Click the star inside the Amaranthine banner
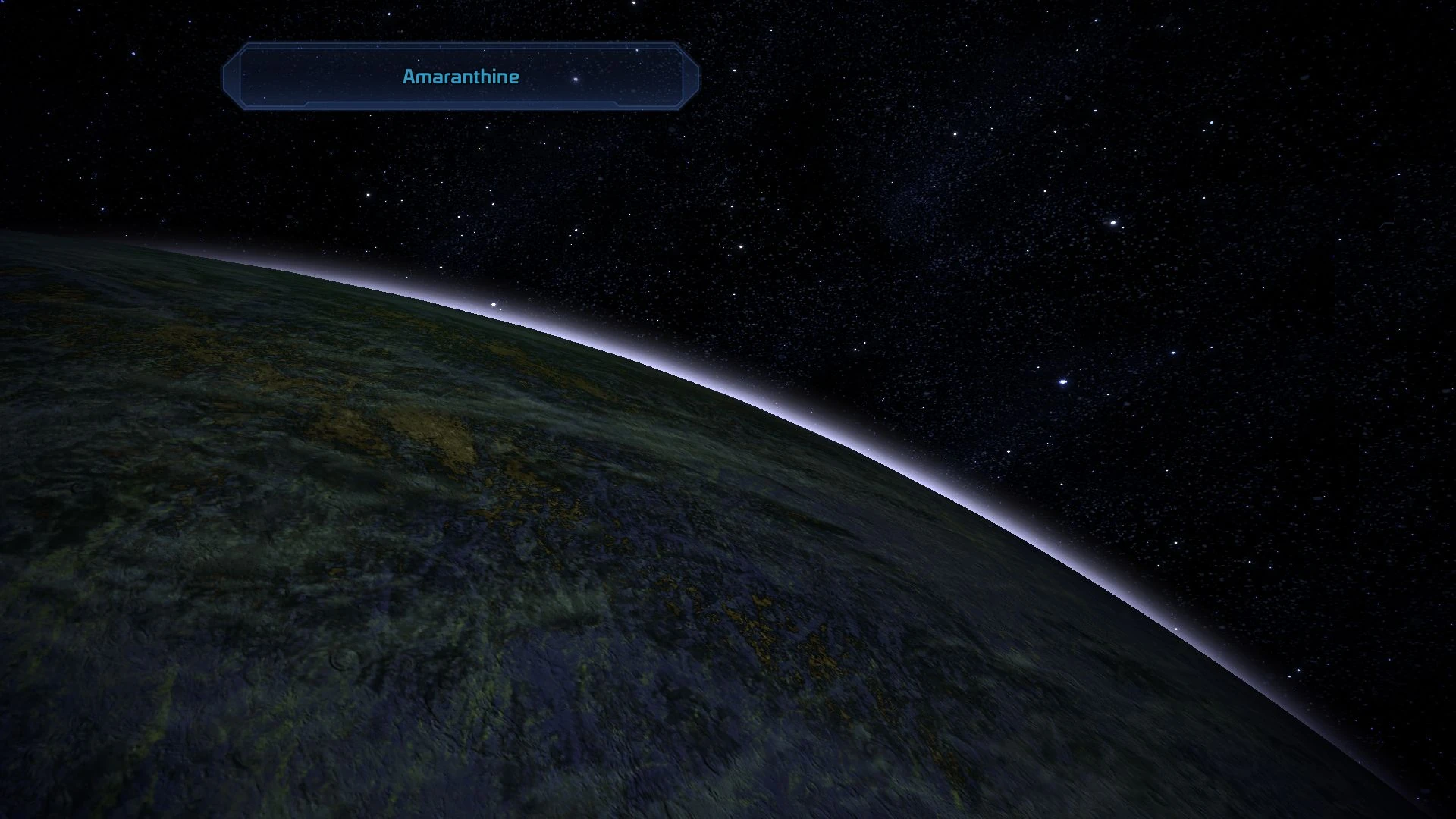The height and width of the screenshot is (819, 1456). 574,79
